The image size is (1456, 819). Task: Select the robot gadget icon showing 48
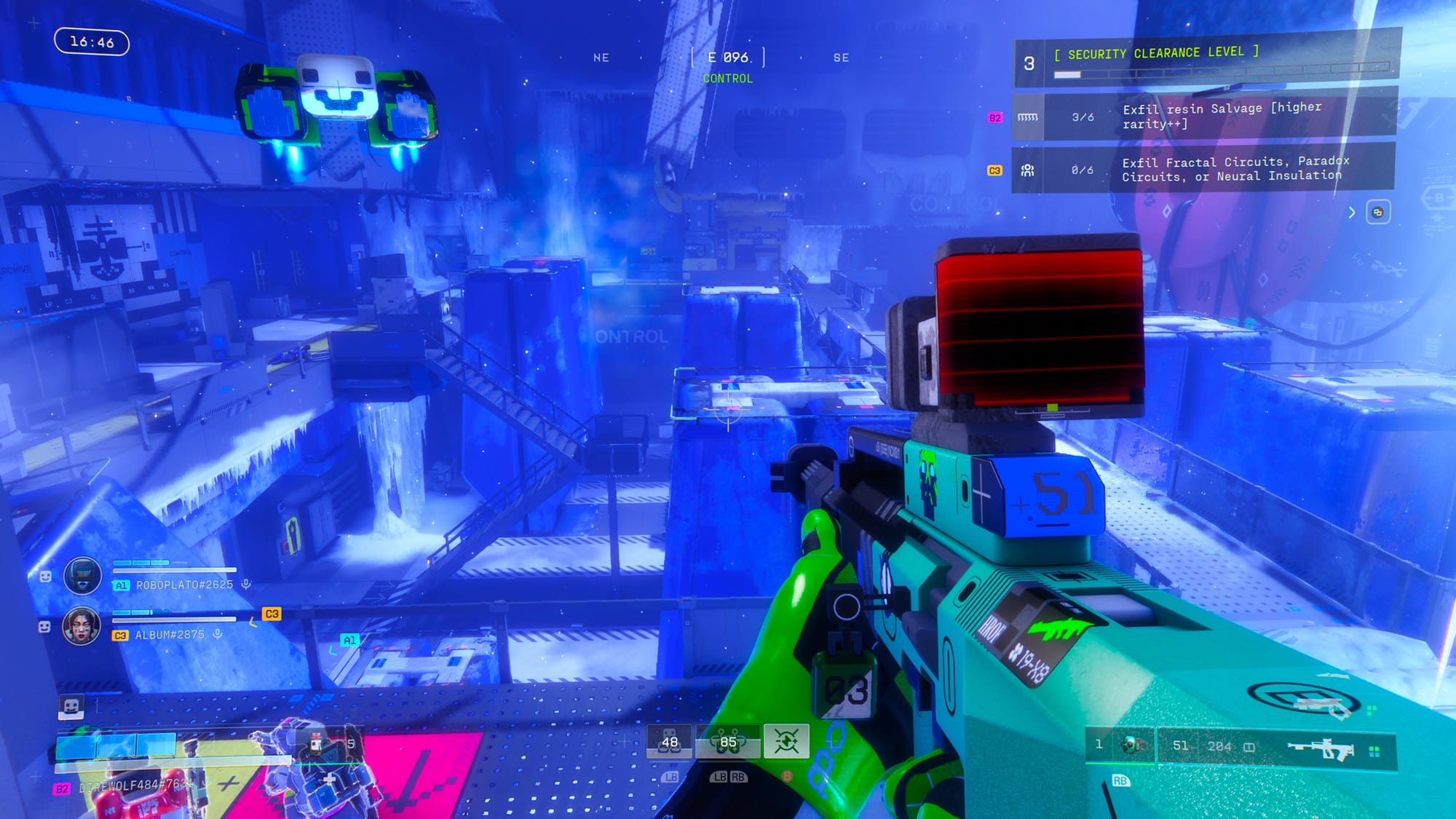pos(670,741)
